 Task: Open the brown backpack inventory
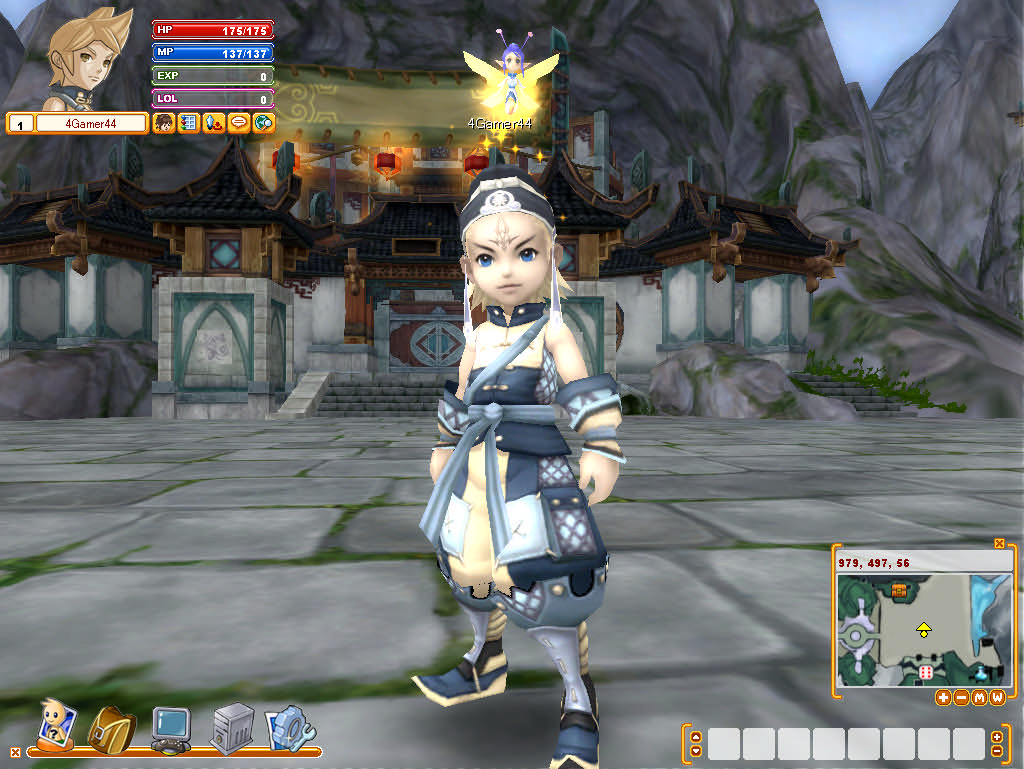109,728
